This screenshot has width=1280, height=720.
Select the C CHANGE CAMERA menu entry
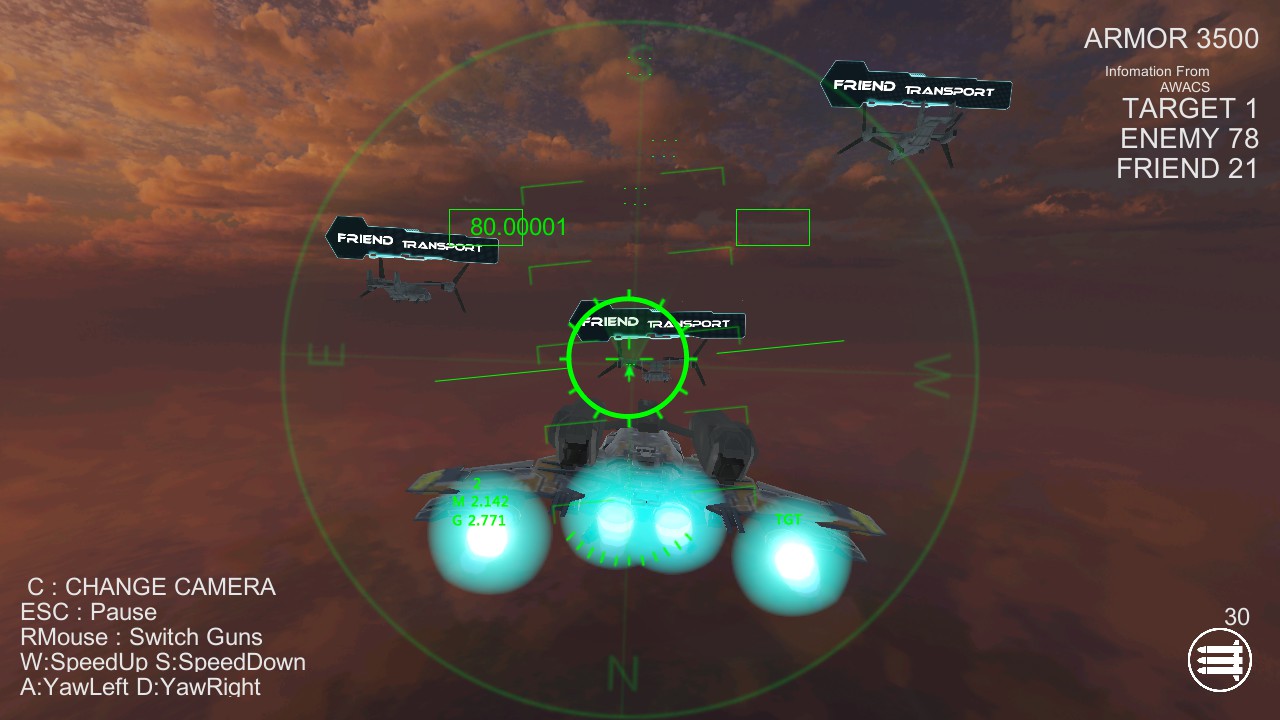pos(150,587)
